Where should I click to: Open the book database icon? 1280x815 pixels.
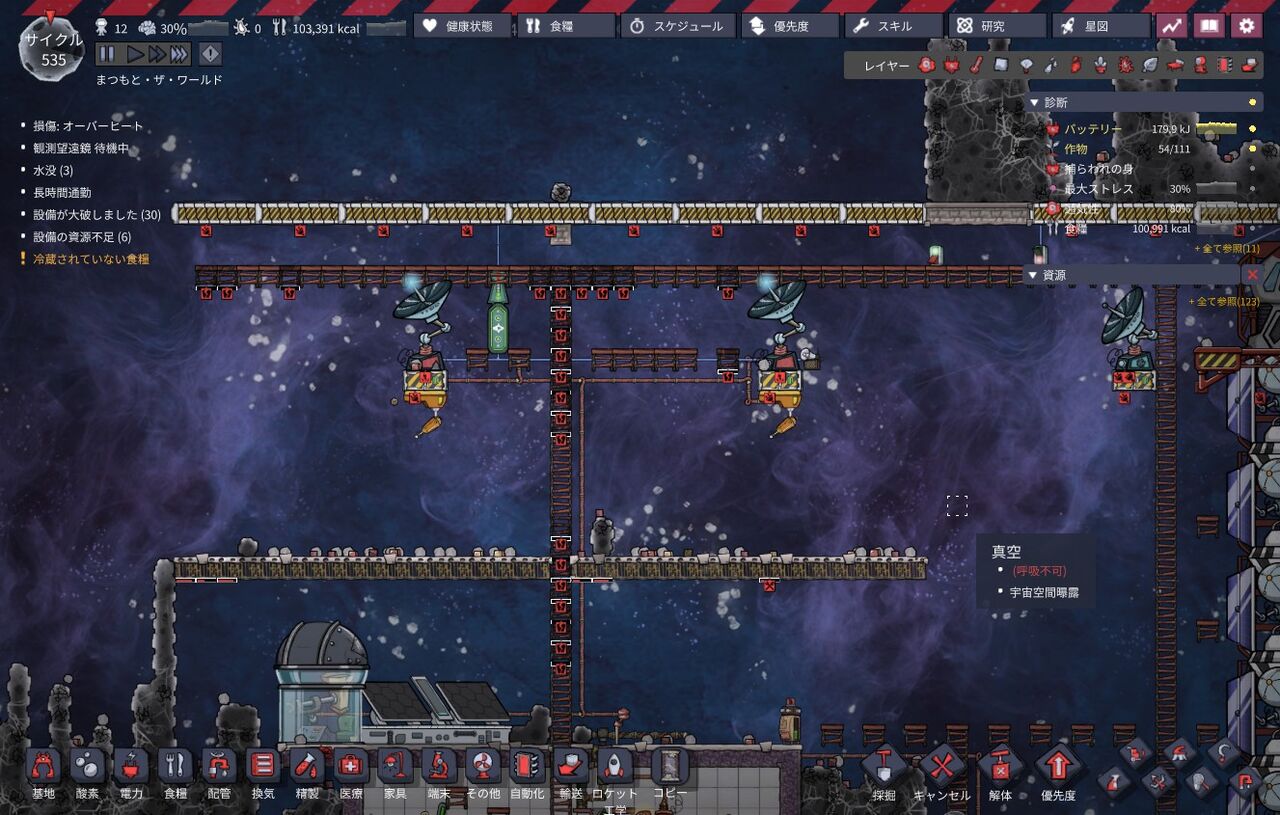pos(1209,26)
